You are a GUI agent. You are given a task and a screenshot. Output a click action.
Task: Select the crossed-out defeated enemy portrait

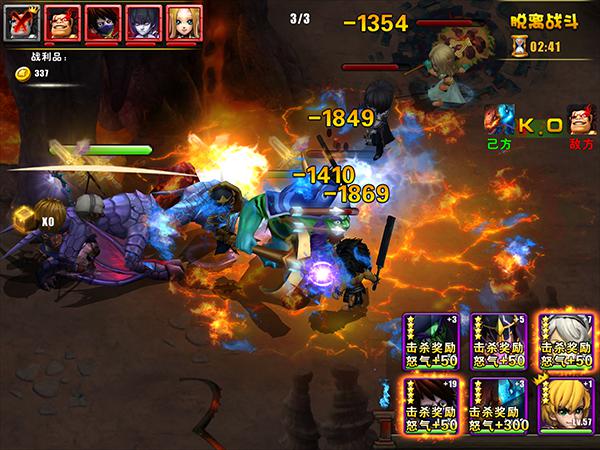(x=21, y=22)
